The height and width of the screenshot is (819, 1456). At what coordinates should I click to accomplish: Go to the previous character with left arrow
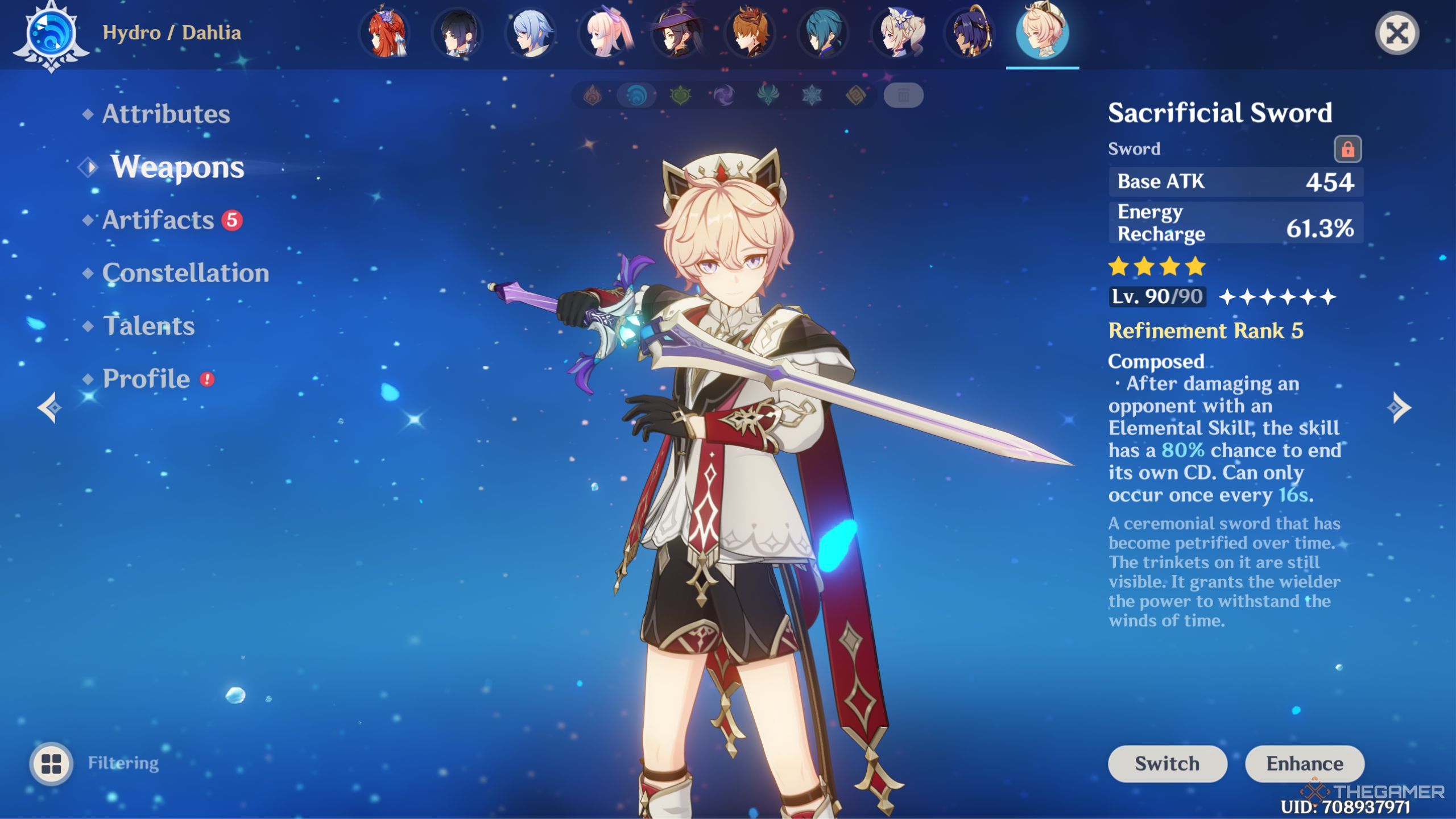[50, 407]
